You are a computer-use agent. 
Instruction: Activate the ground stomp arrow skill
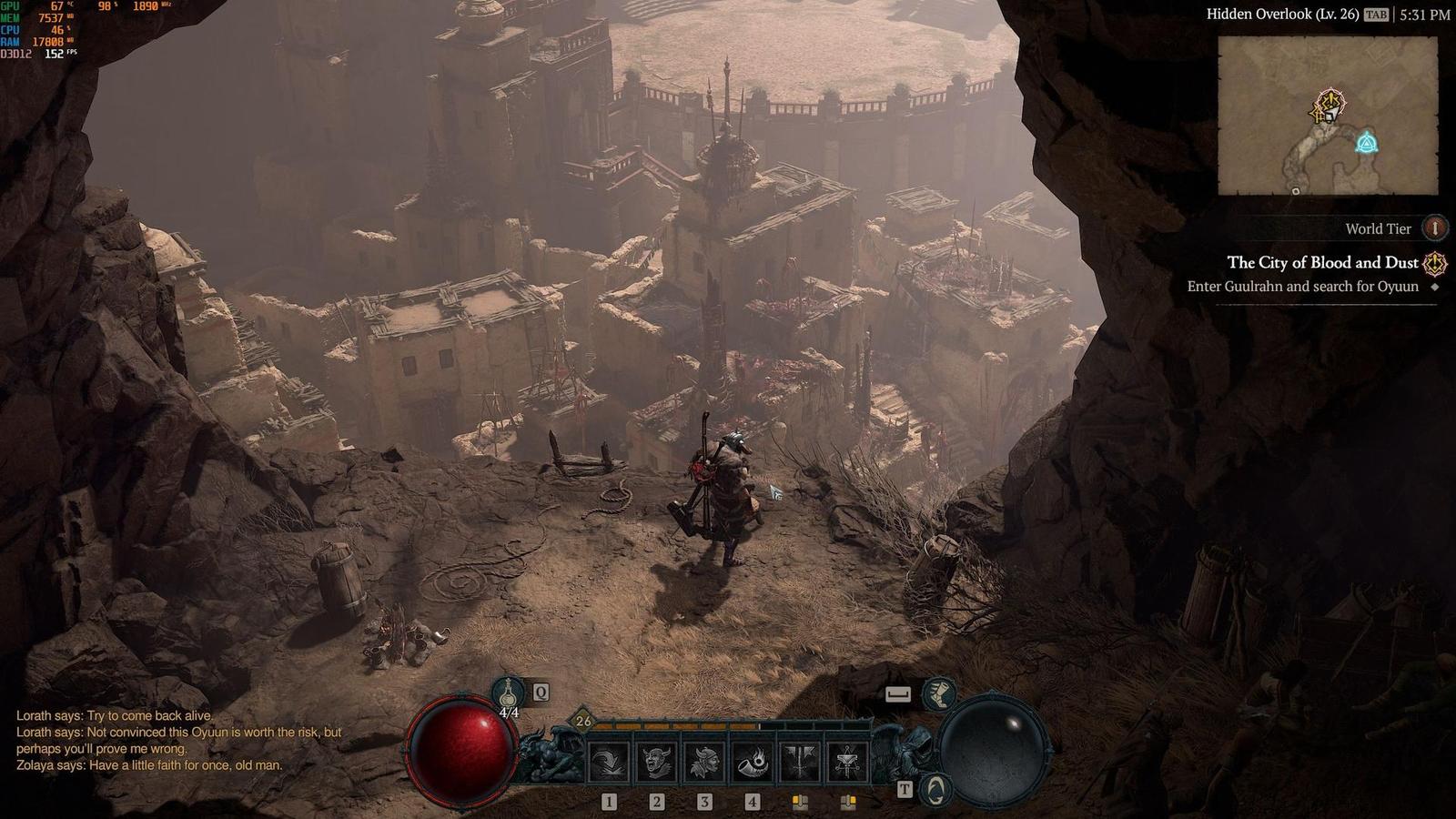(x=609, y=762)
